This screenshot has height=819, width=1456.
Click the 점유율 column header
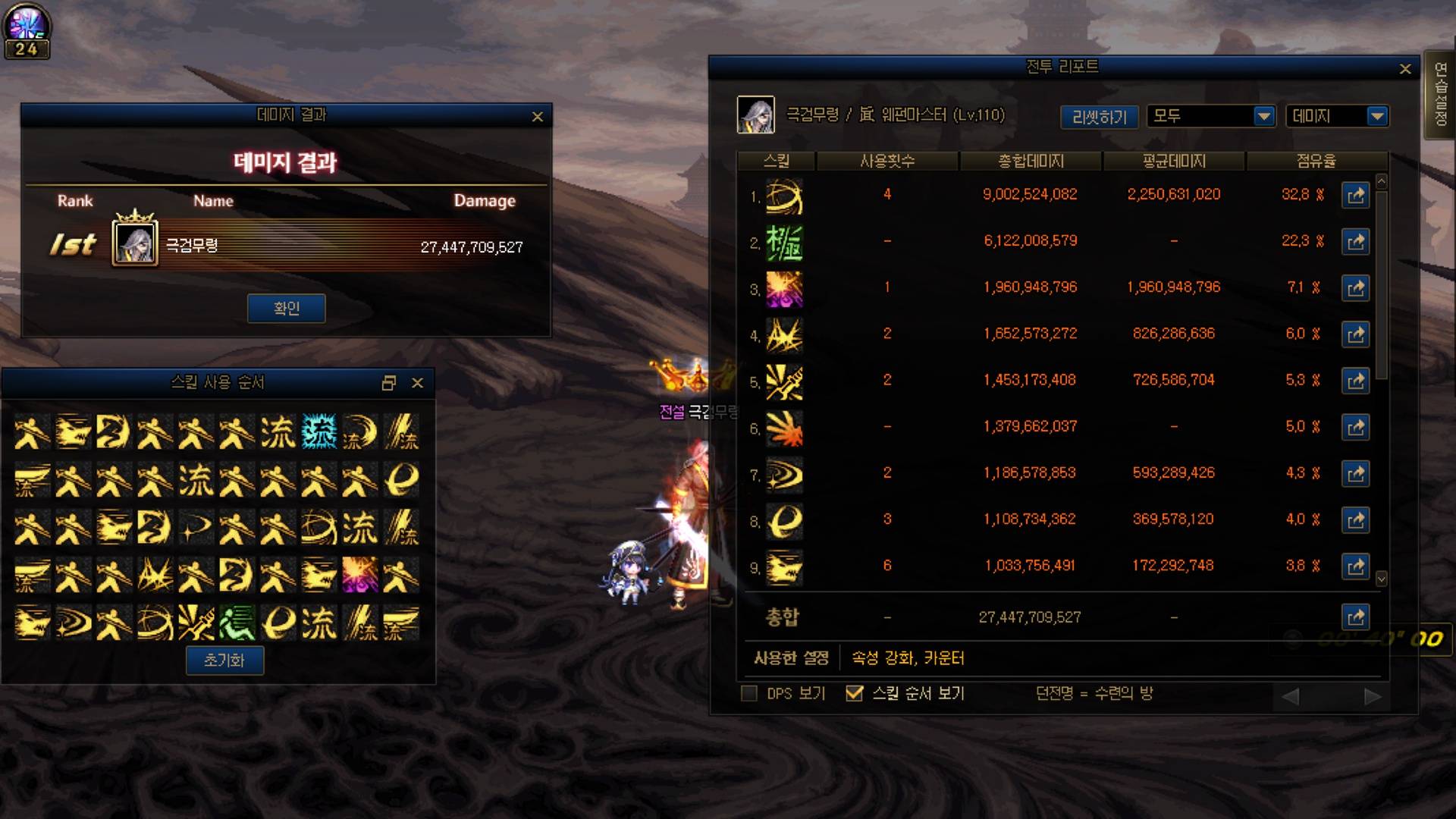pos(1316,162)
